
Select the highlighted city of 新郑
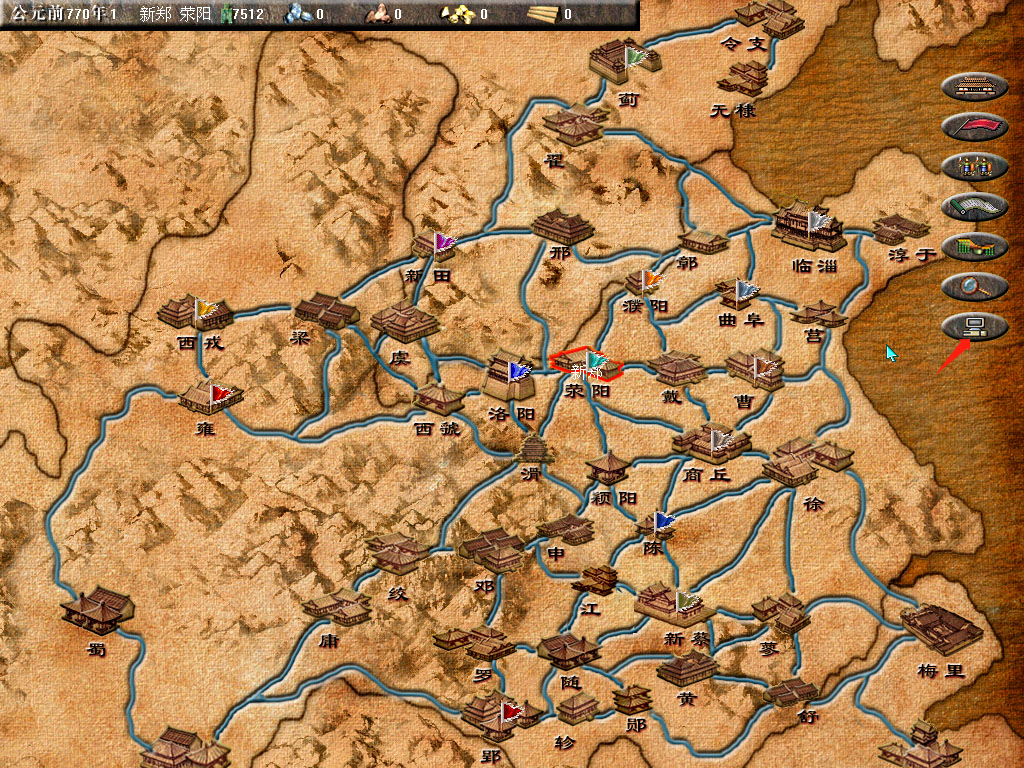point(586,364)
